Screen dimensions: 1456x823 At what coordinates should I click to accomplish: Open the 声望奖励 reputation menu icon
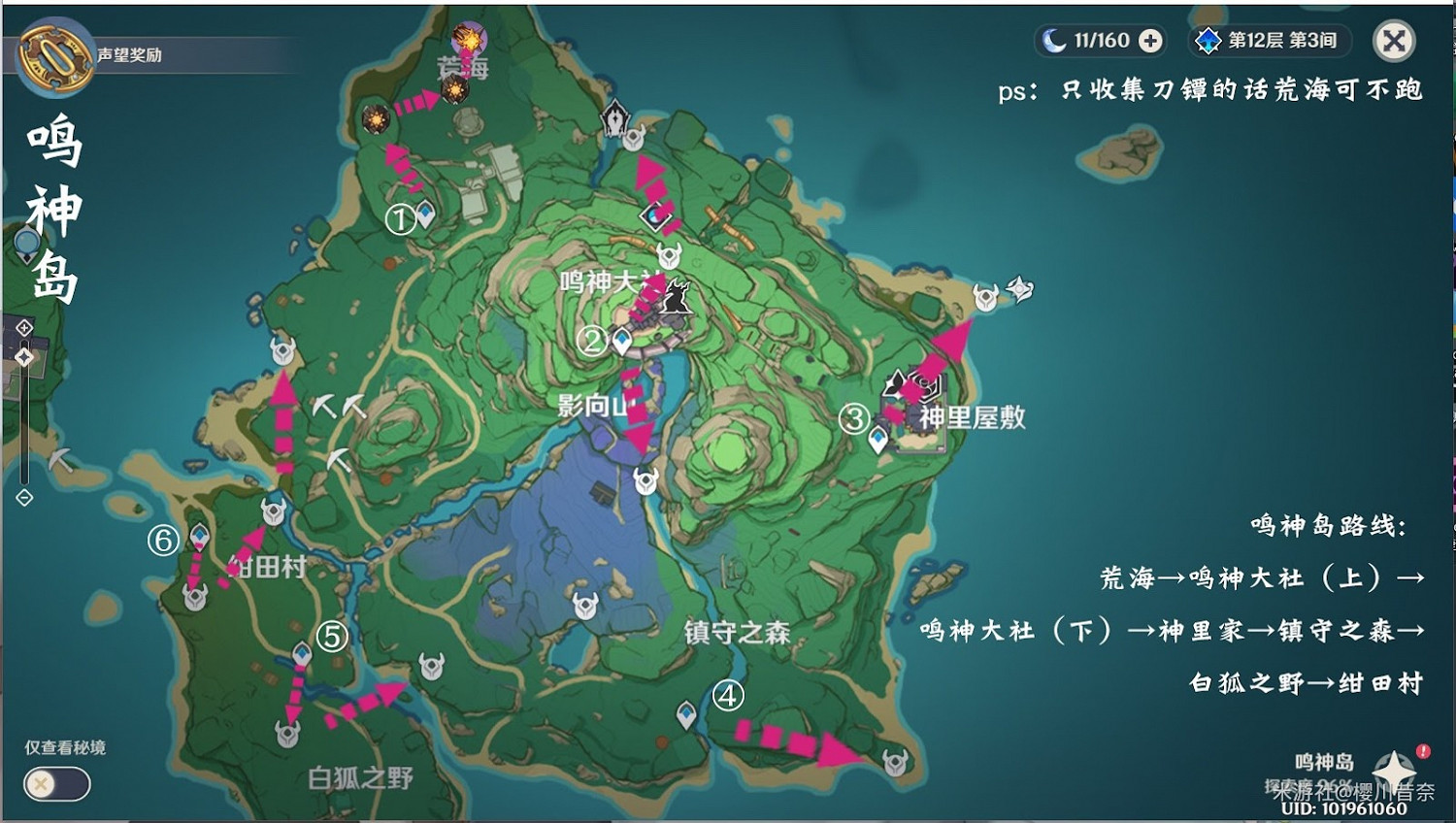pyautogui.click(x=53, y=53)
